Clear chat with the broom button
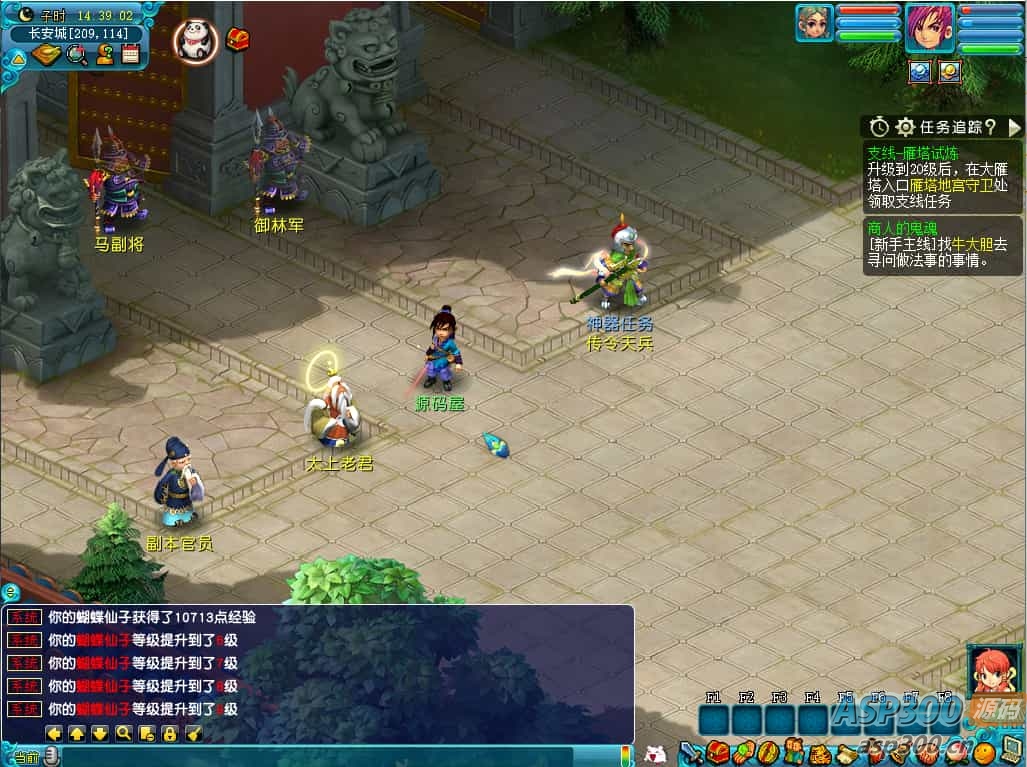The height and width of the screenshot is (767, 1027). pyautogui.click(x=193, y=733)
